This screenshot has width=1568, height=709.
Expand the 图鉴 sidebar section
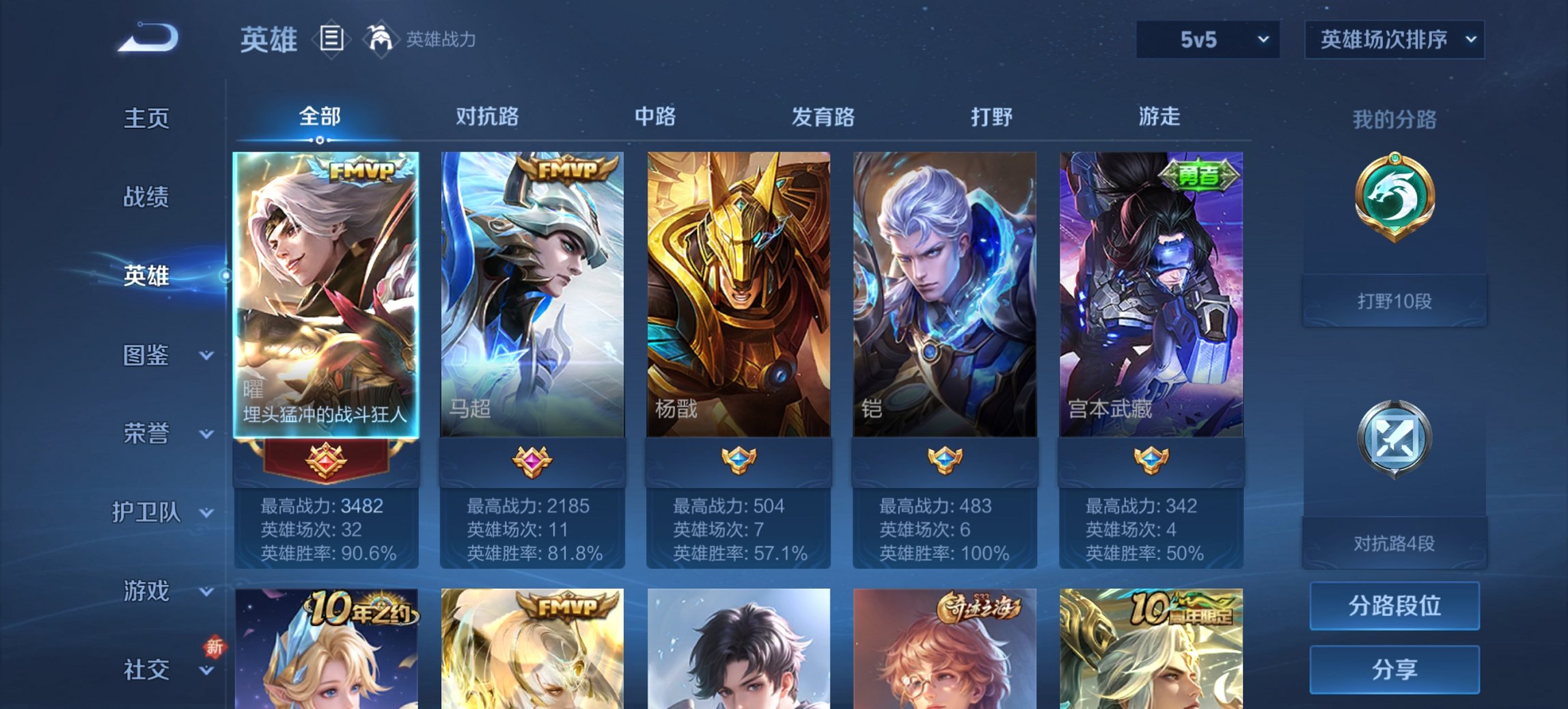[x=147, y=356]
